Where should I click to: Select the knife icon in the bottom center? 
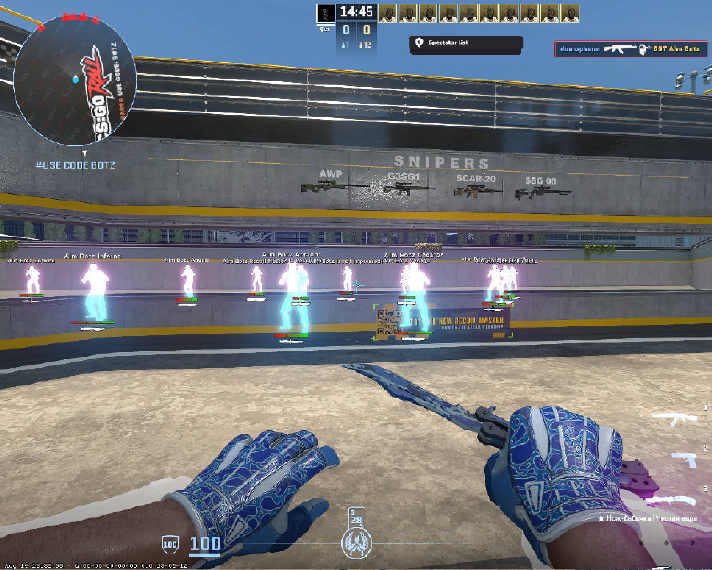pos(355,541)
